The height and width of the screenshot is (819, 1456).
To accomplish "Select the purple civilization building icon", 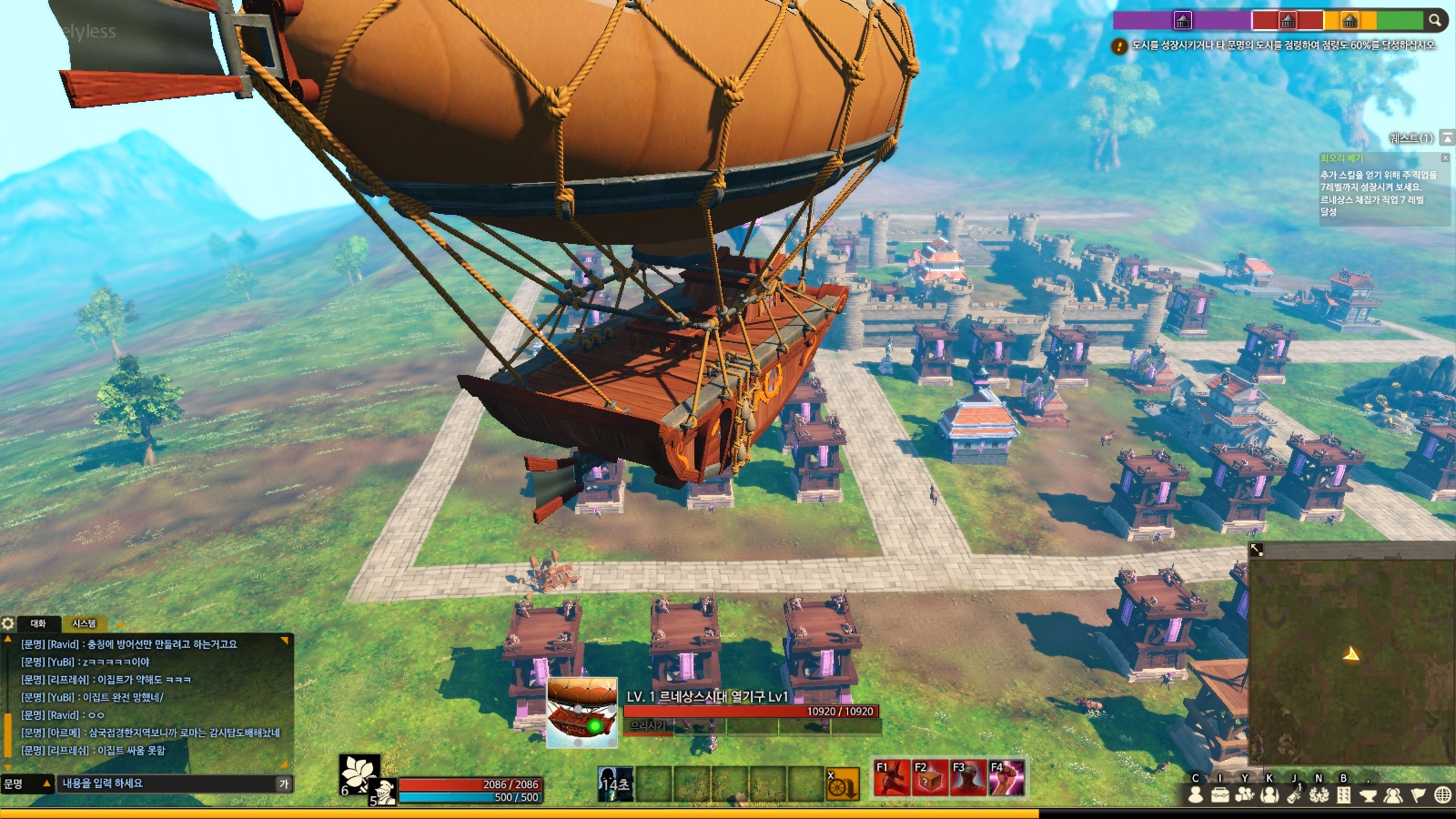I will click(x=1182, y=19).
